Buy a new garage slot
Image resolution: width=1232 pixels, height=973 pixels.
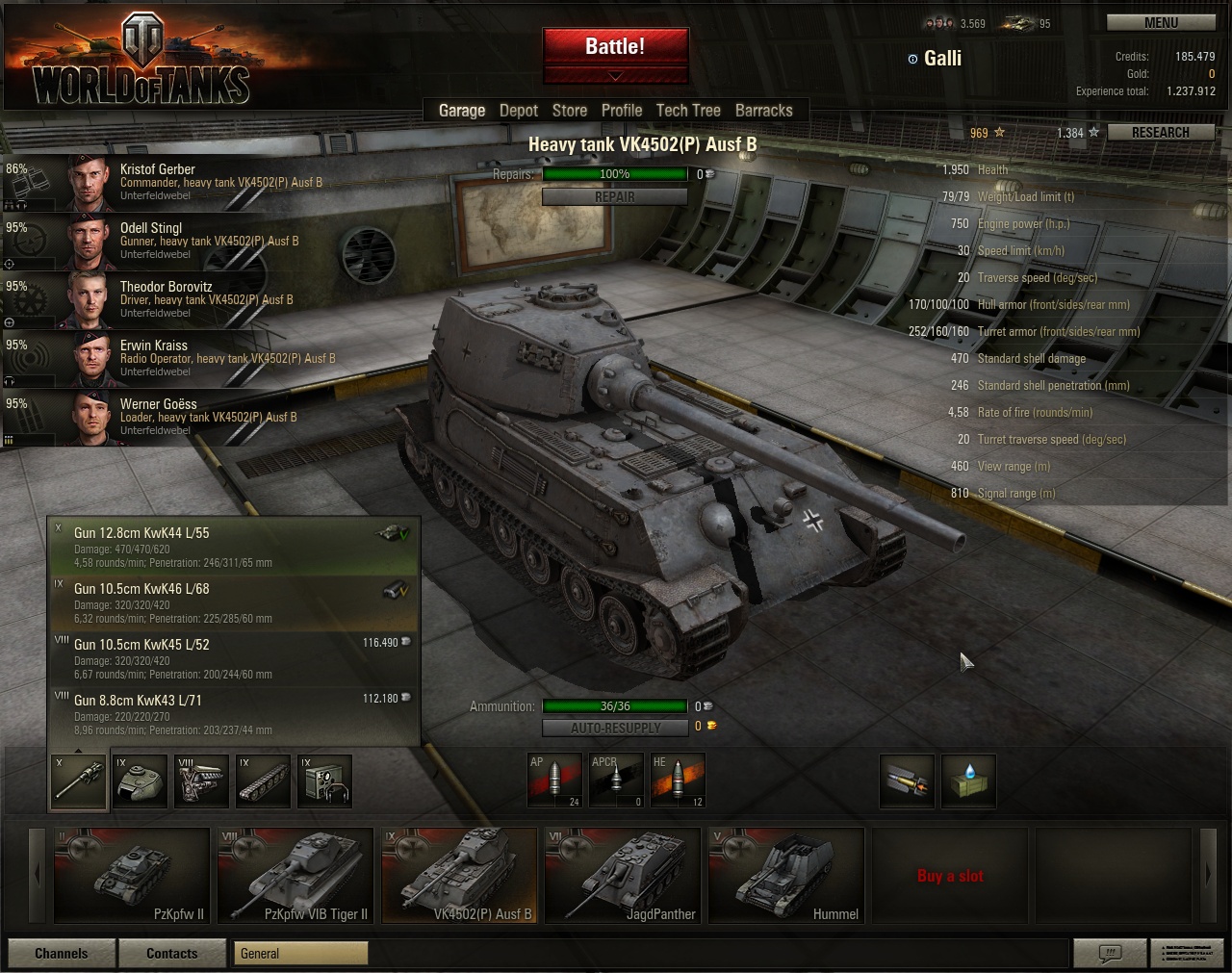pos(949,876)
